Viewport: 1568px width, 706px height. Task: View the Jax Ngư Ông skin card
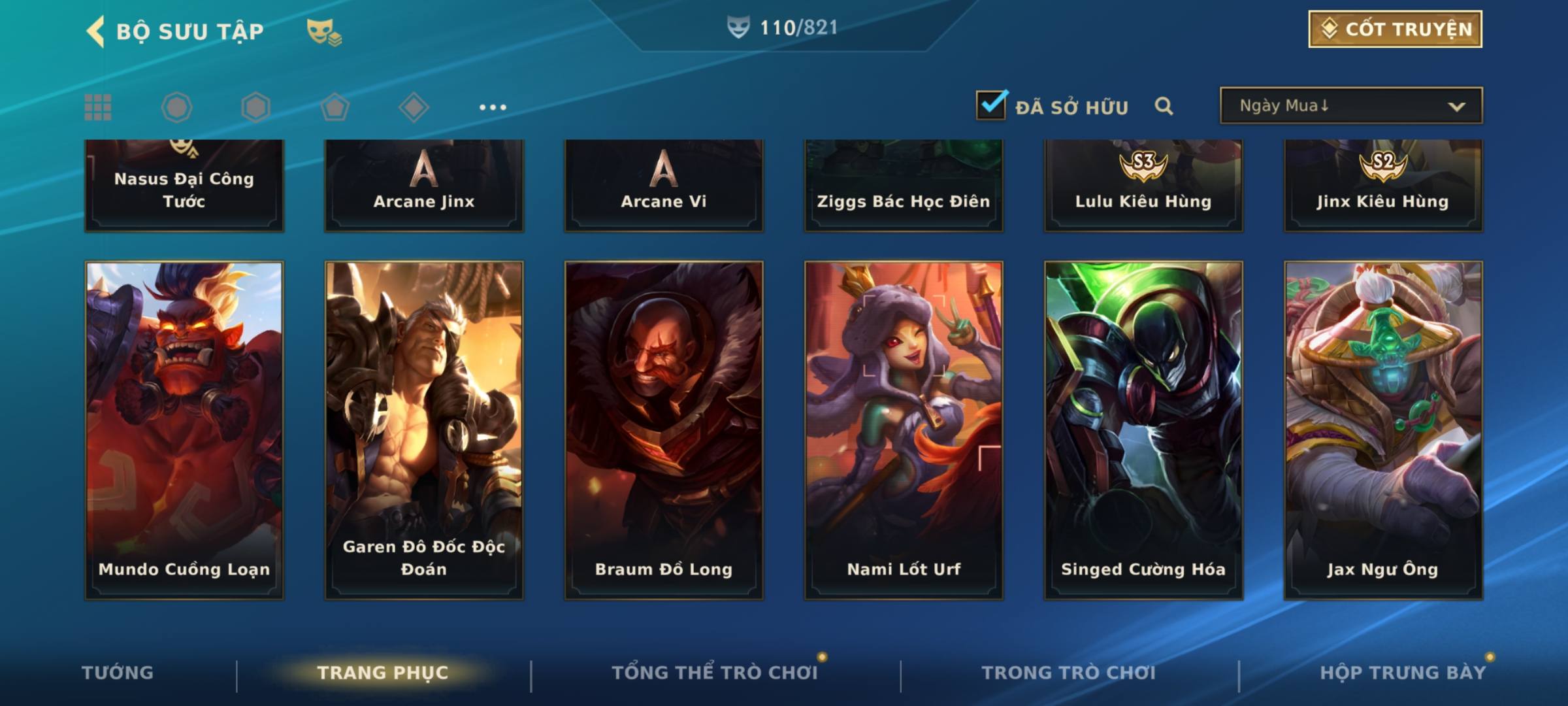pos(1383,429)
